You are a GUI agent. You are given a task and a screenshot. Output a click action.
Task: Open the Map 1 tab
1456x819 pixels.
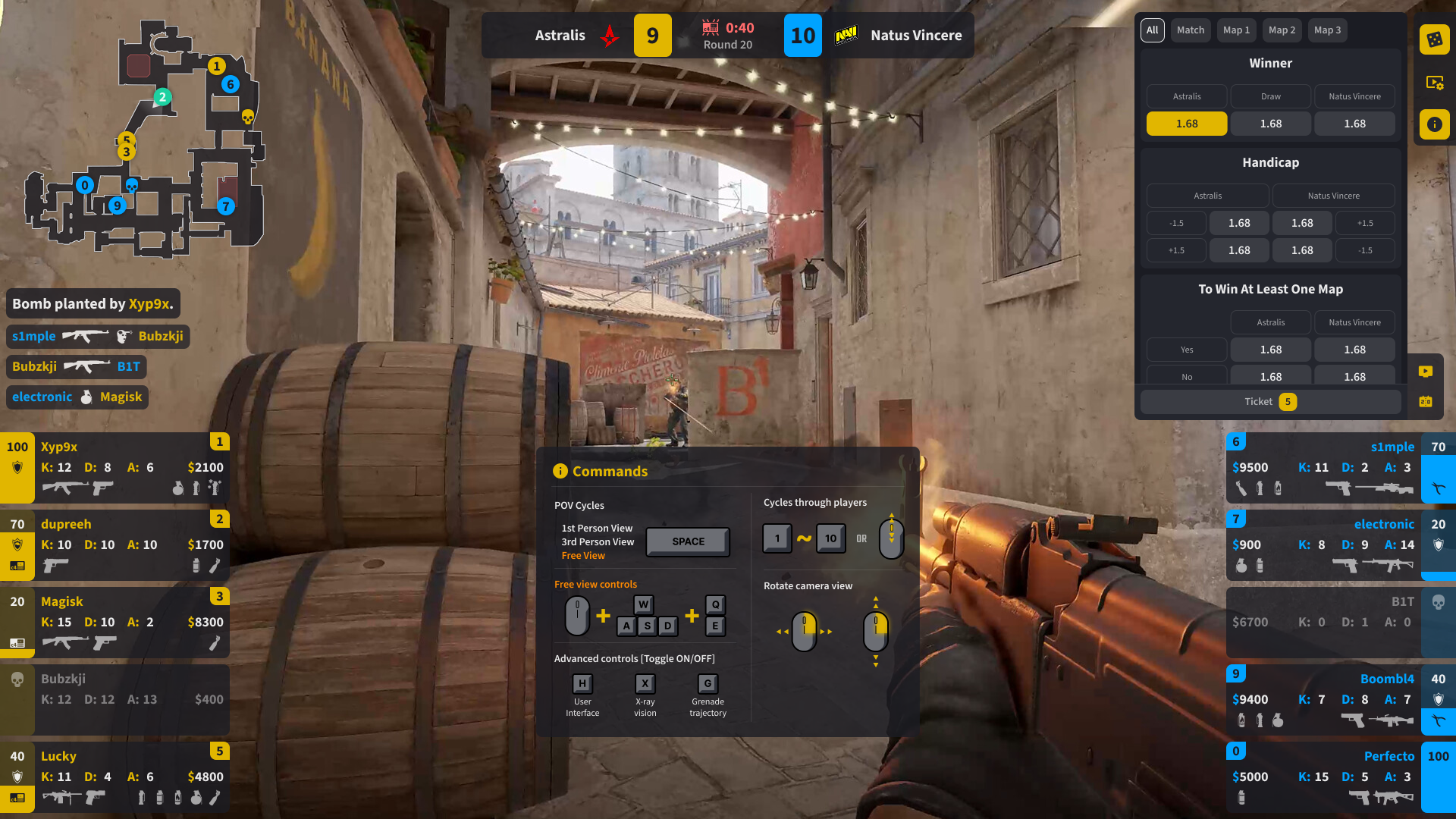[x=1236, y=30]
